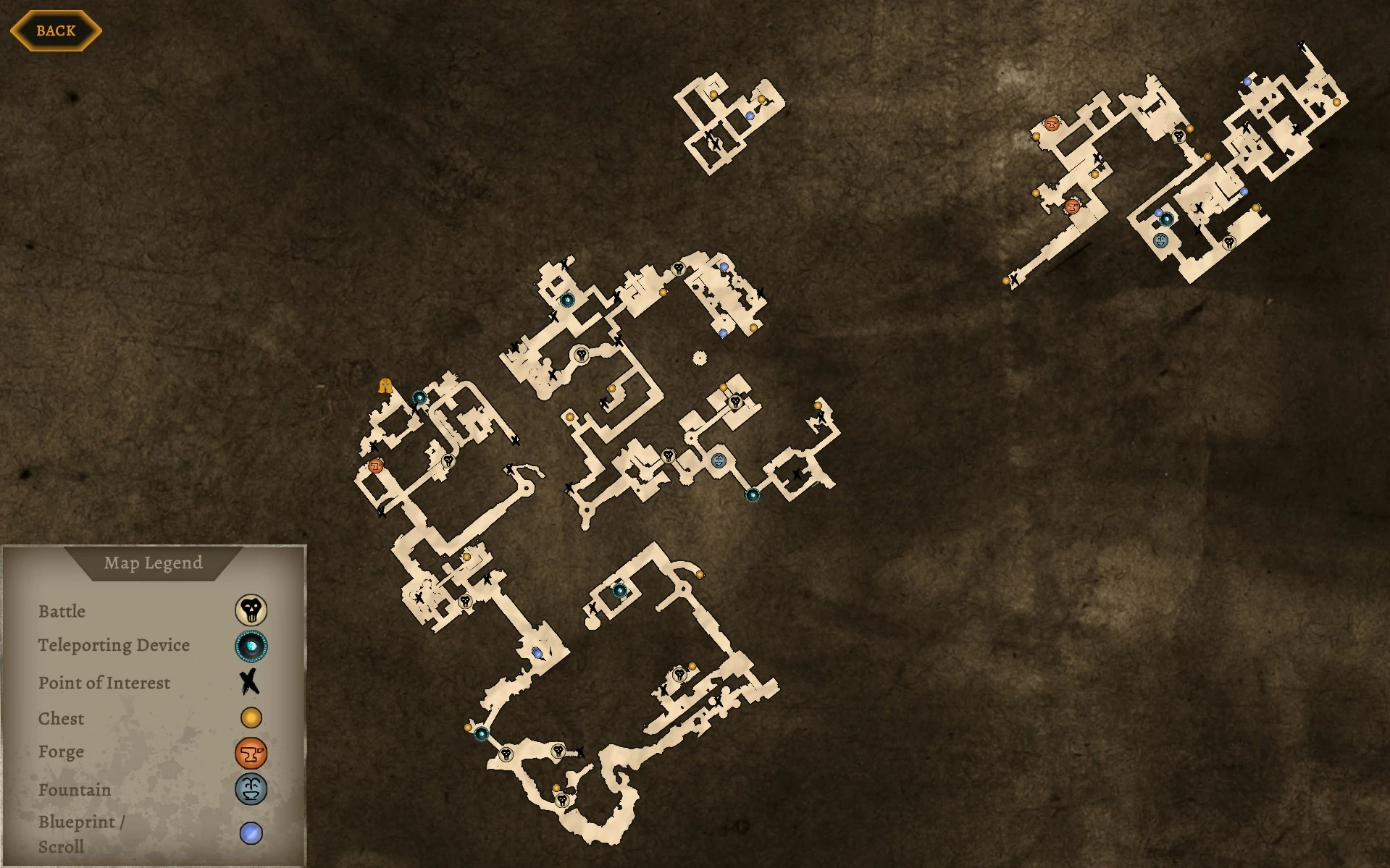Click the Fountain face icon in the legend
Screen dimensions: 1390x868
pos(250,791)
